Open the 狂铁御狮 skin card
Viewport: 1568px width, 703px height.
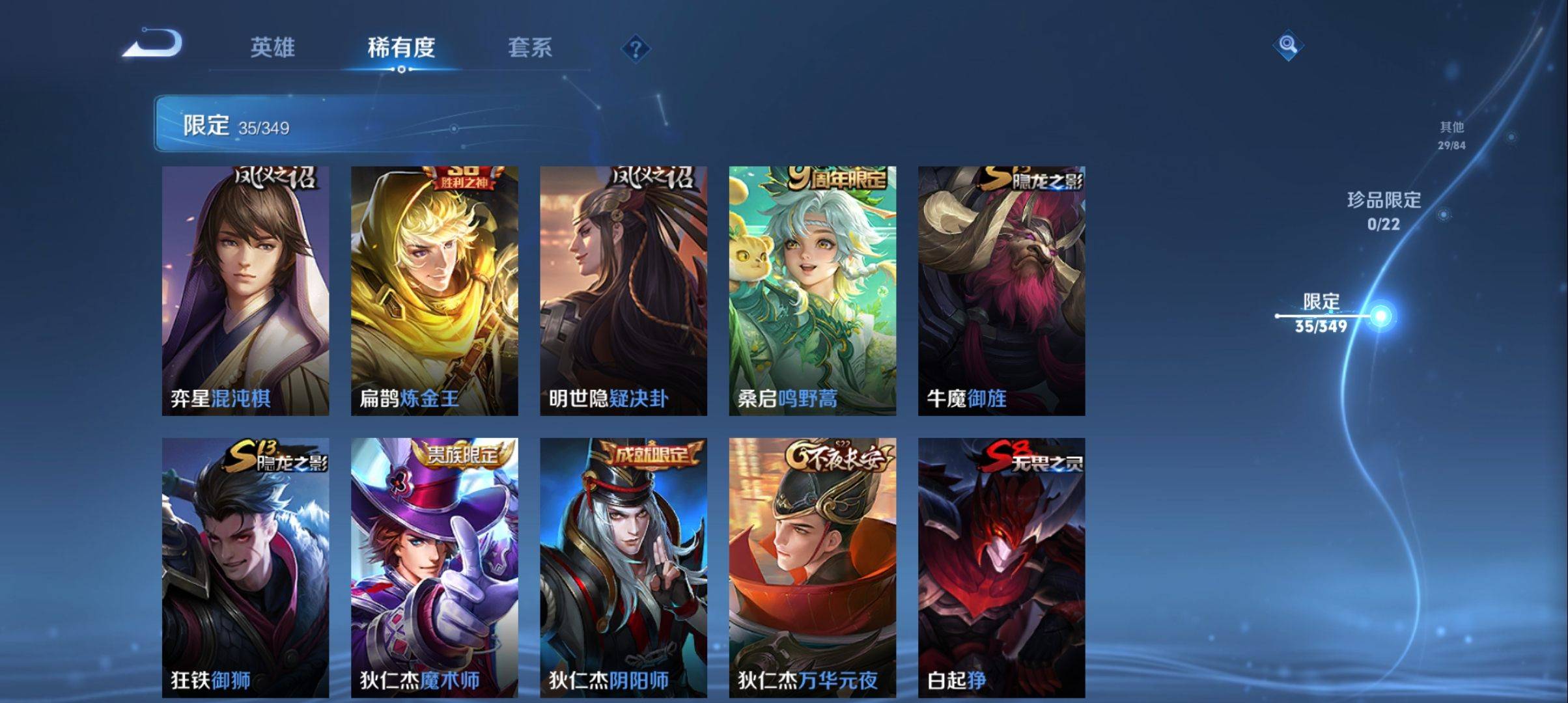[x=245, y=568]
